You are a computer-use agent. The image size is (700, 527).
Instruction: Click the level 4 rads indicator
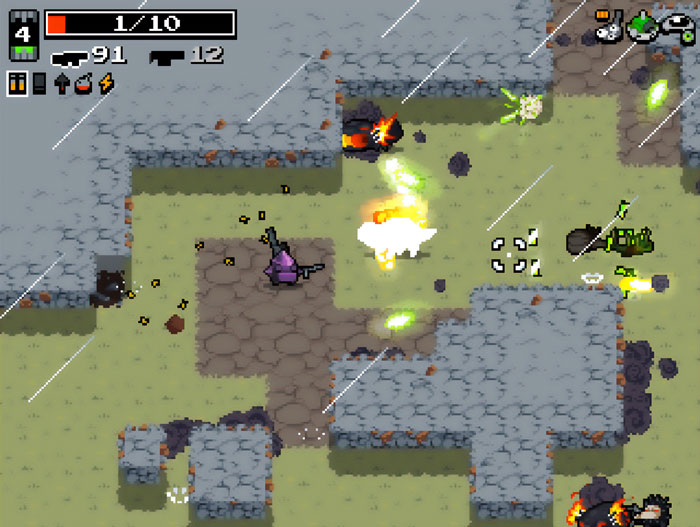[24, 36]
